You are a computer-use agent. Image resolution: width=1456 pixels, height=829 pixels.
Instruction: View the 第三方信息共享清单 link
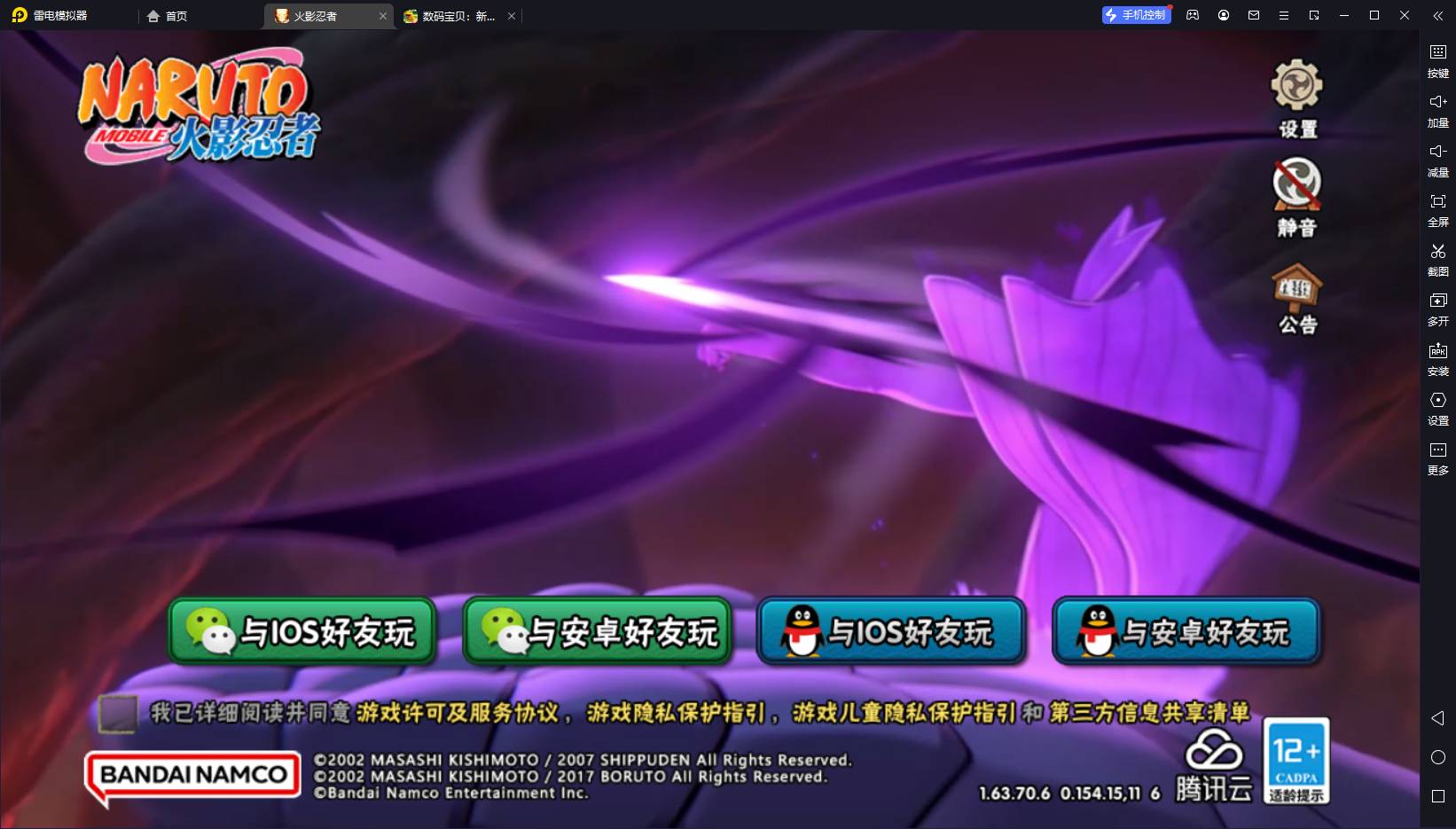click(1149, 713)
